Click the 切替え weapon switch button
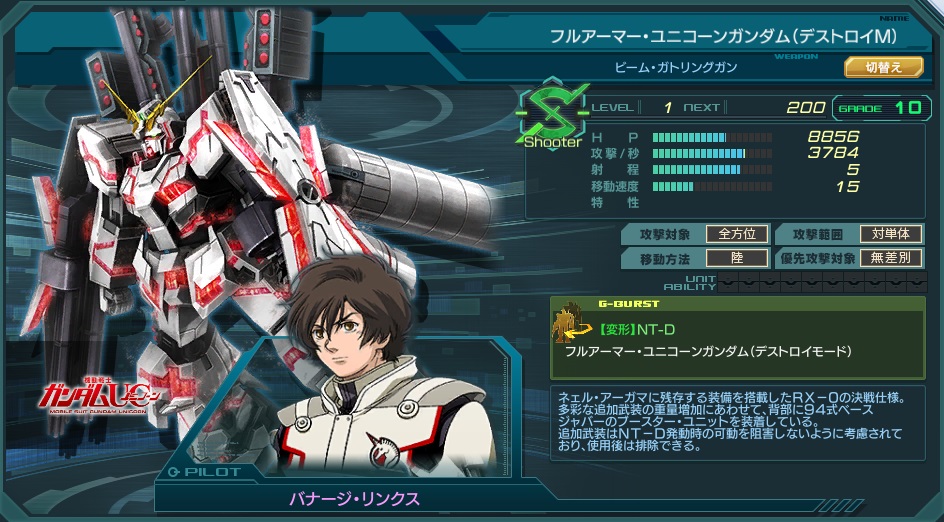The width and height of the screenshot is (944, 522). tap(883, 67)
